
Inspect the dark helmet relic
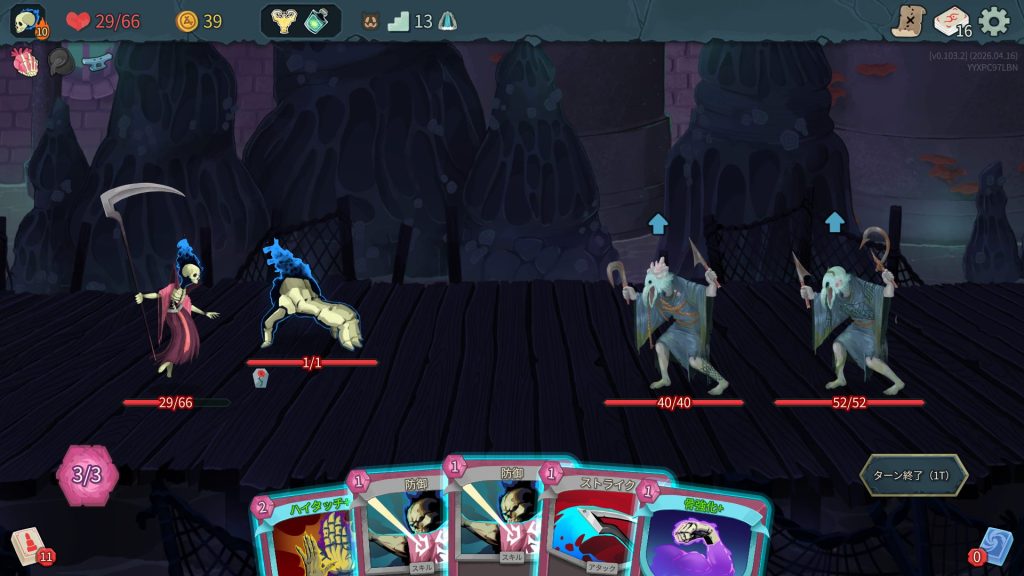click(60, 62)
